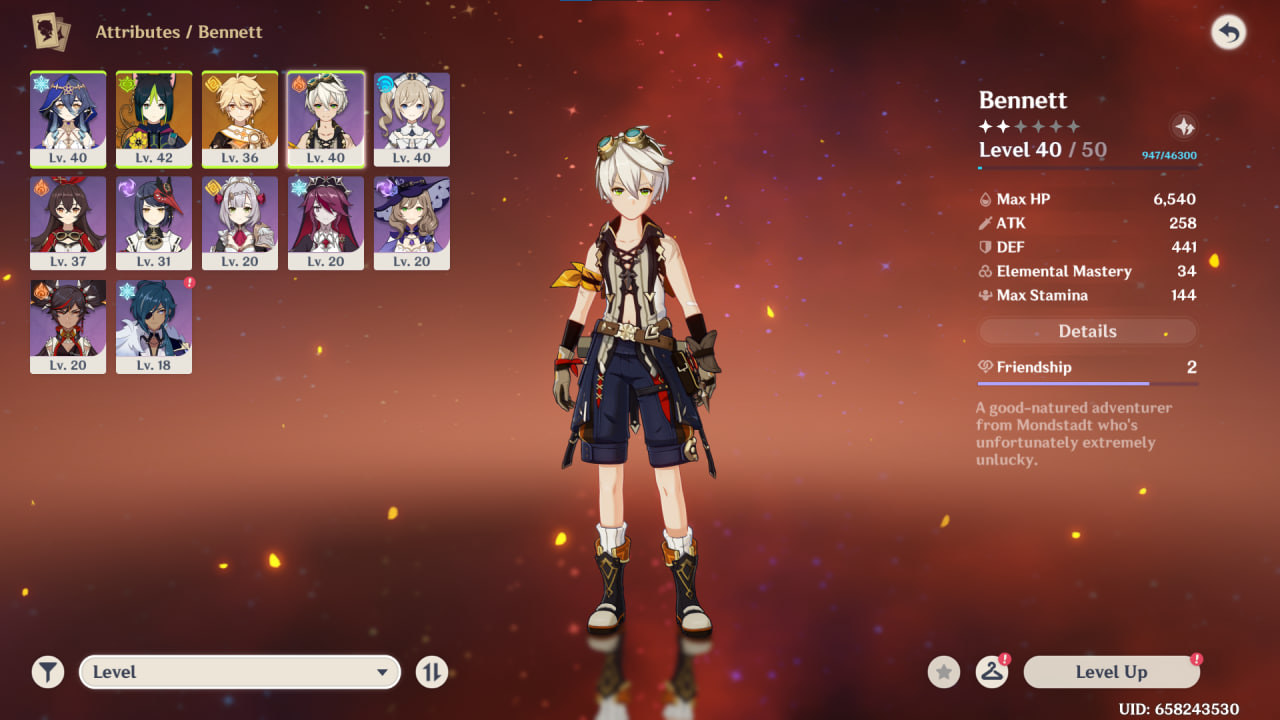Screen dimensions: 1280x720
Task: Select Kaeya, the Lv. 18 character
Action: coord(154,326)
